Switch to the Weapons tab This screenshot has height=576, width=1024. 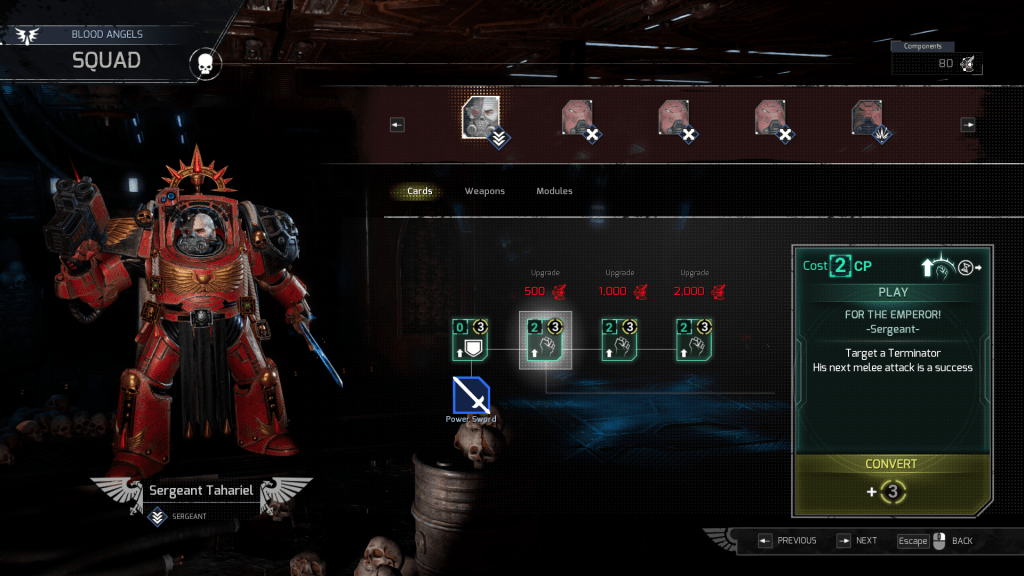coord(484,191)
